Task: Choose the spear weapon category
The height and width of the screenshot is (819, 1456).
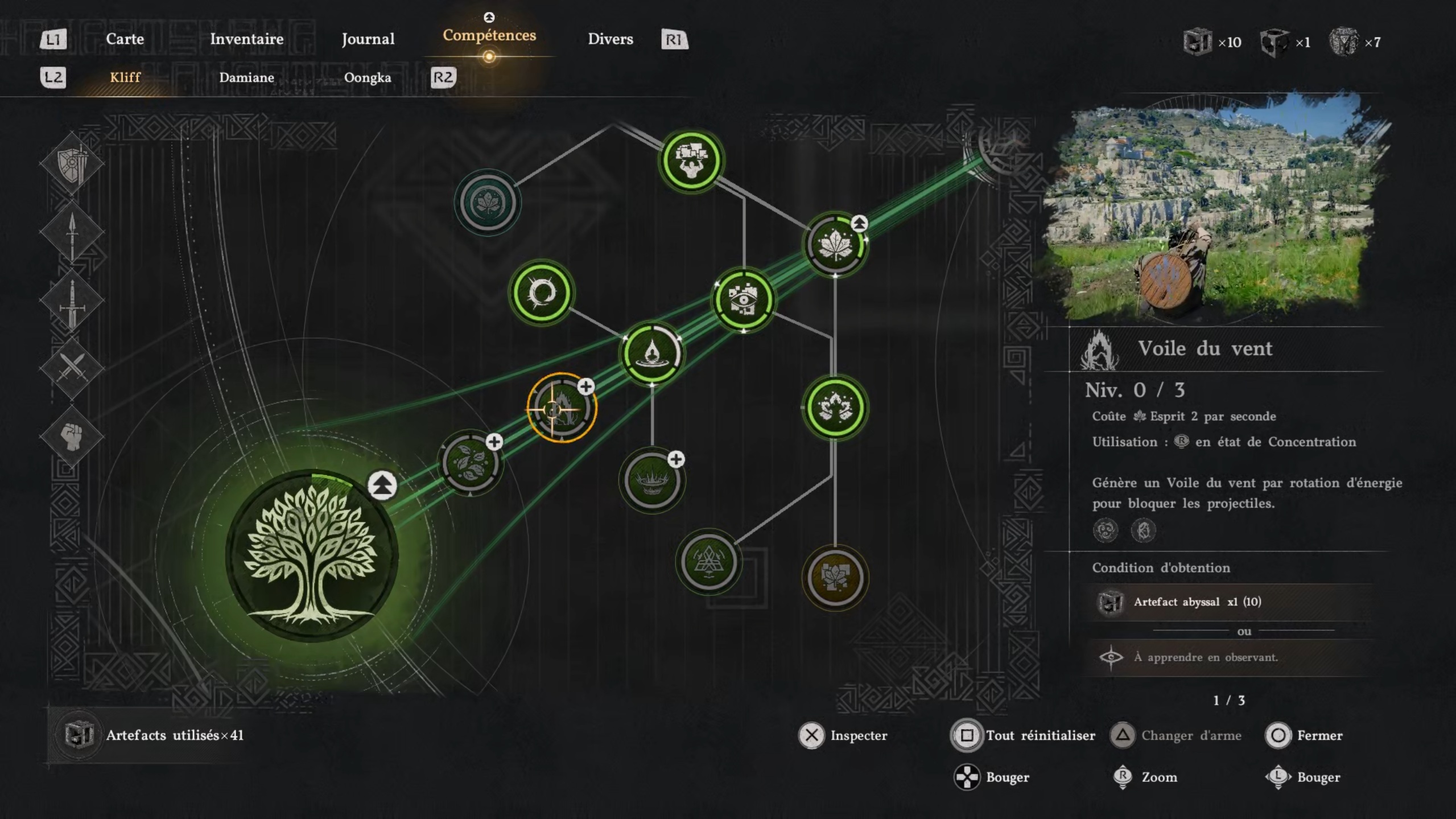Action: (72, 233)
